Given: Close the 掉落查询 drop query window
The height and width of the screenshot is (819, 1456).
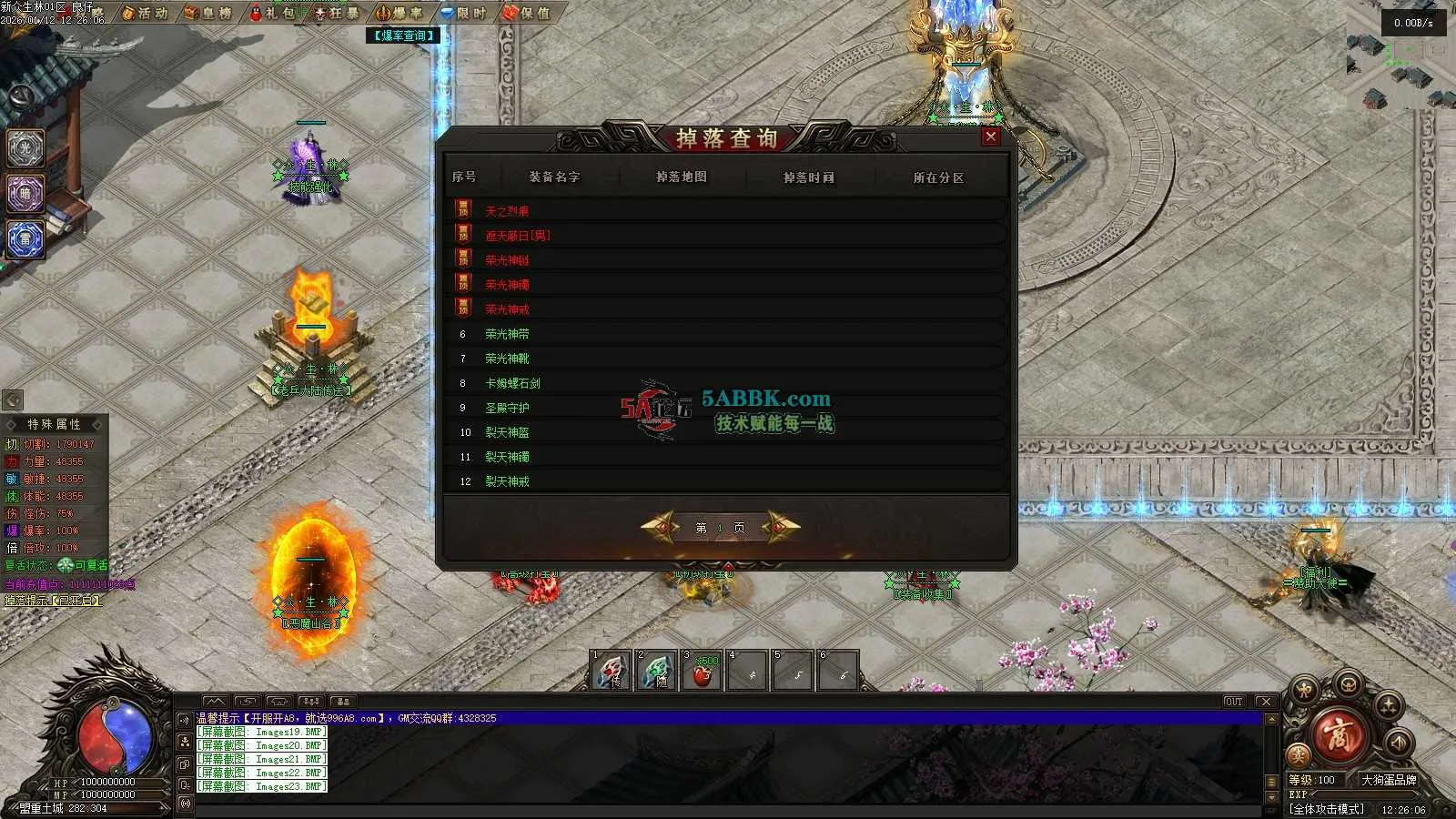Looking at the screenshot, I should (x=991, y=136).
